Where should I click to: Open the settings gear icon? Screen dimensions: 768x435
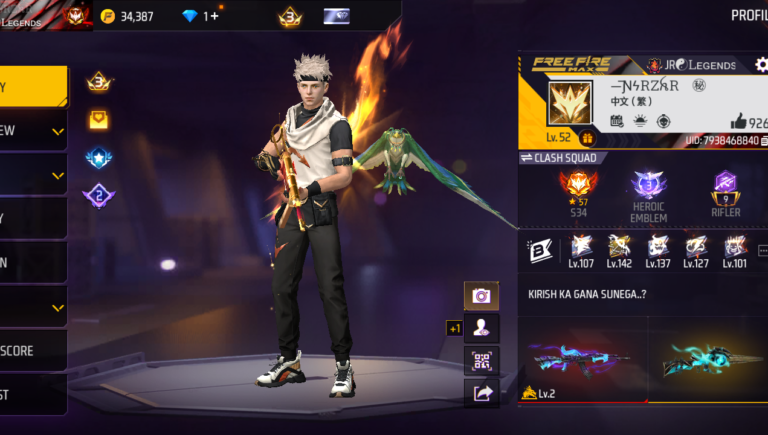coord(762,65)
